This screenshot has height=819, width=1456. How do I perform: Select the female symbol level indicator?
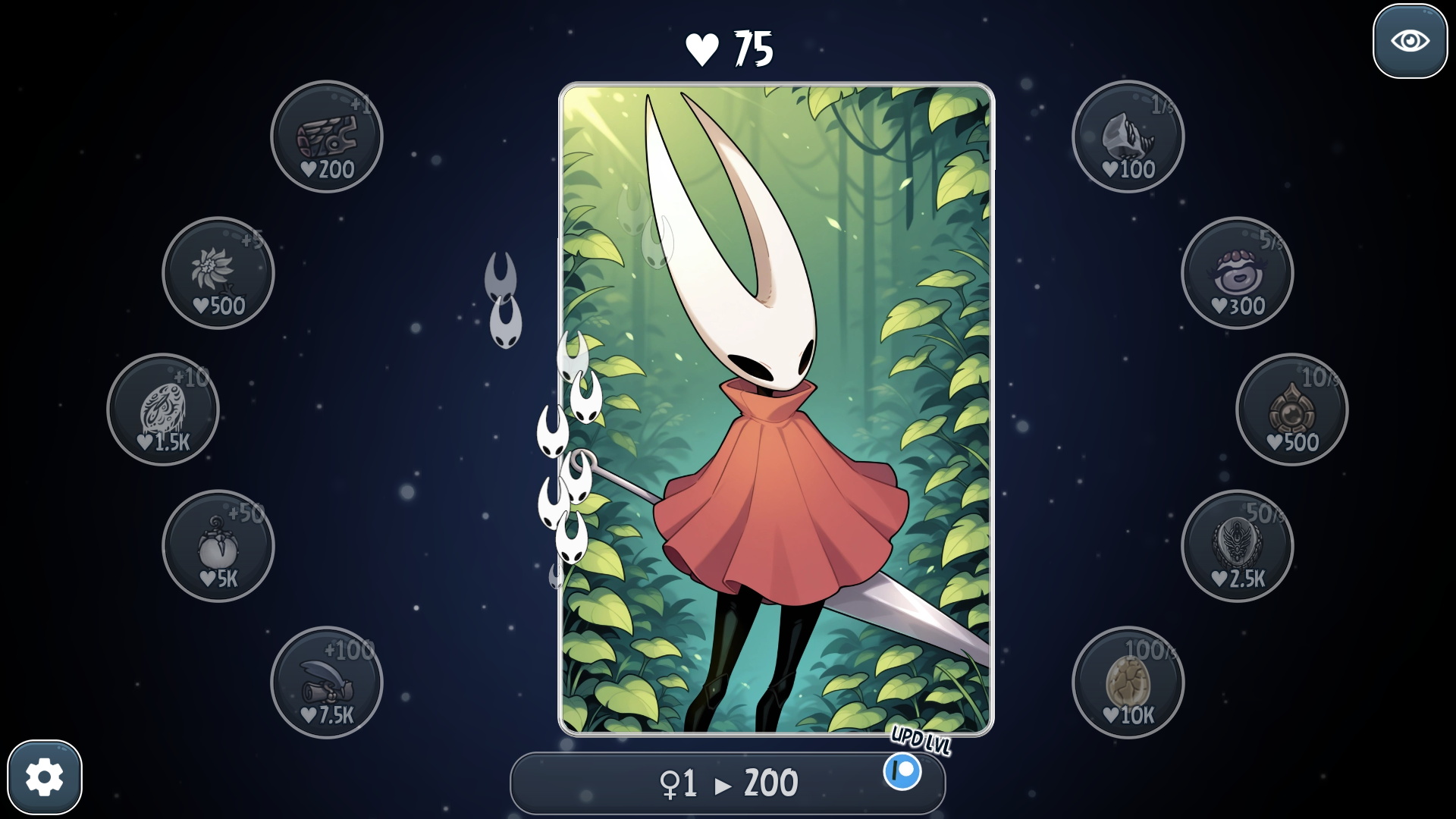[x=673, y=783]
